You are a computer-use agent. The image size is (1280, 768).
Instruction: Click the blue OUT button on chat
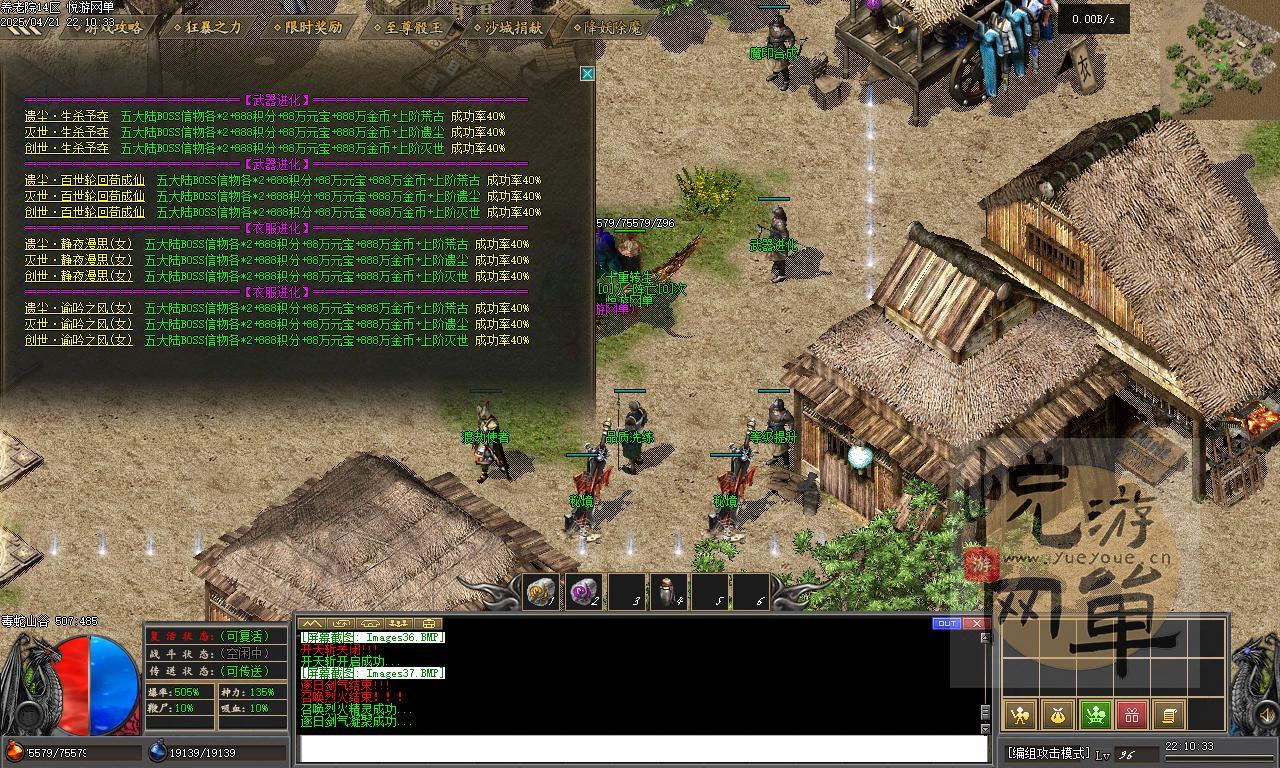(947, 623)
